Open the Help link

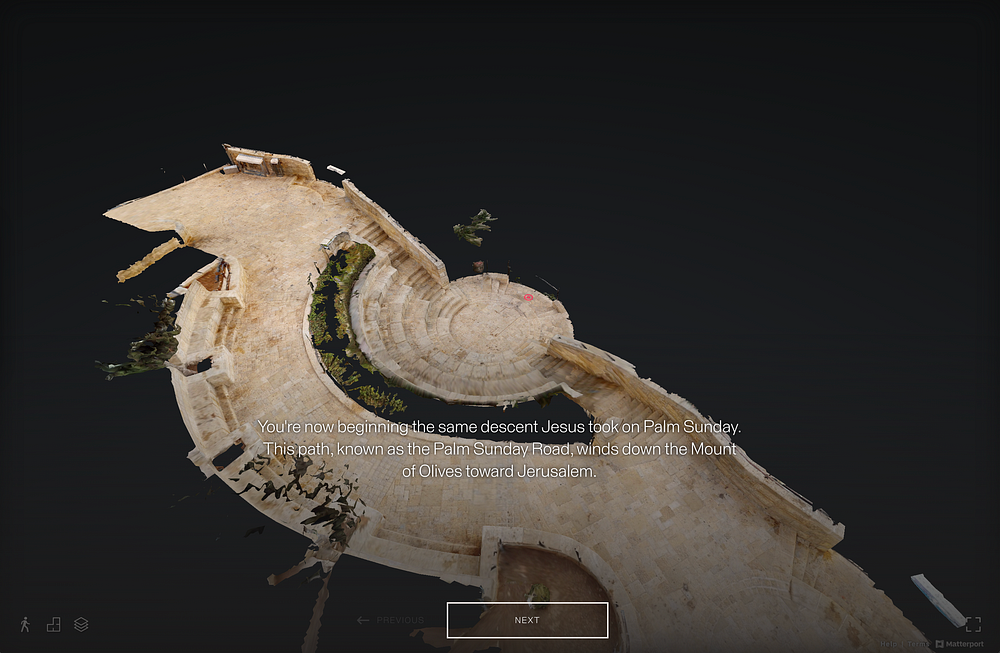[889, 644]
